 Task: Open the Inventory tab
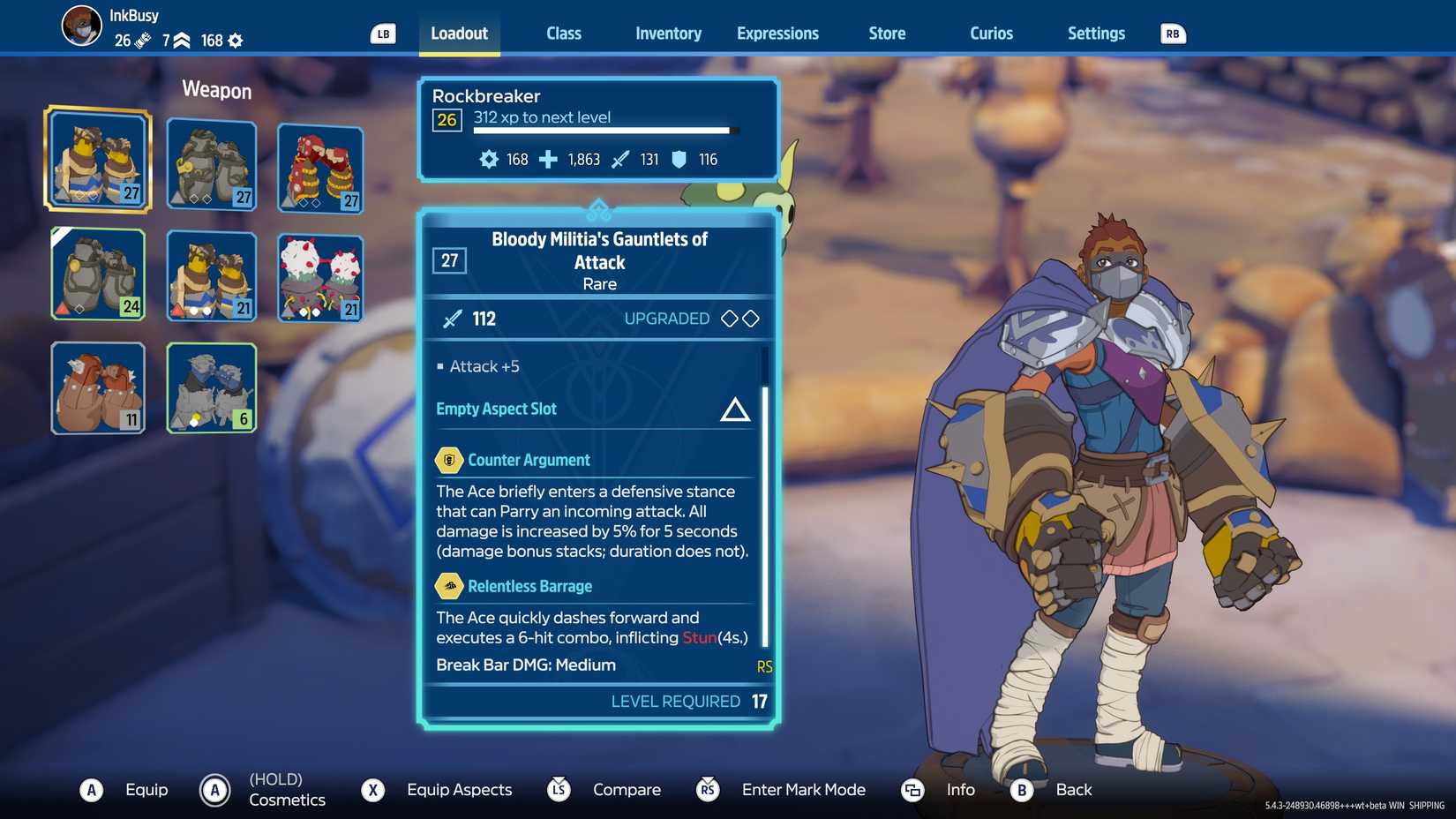(668, 34)
